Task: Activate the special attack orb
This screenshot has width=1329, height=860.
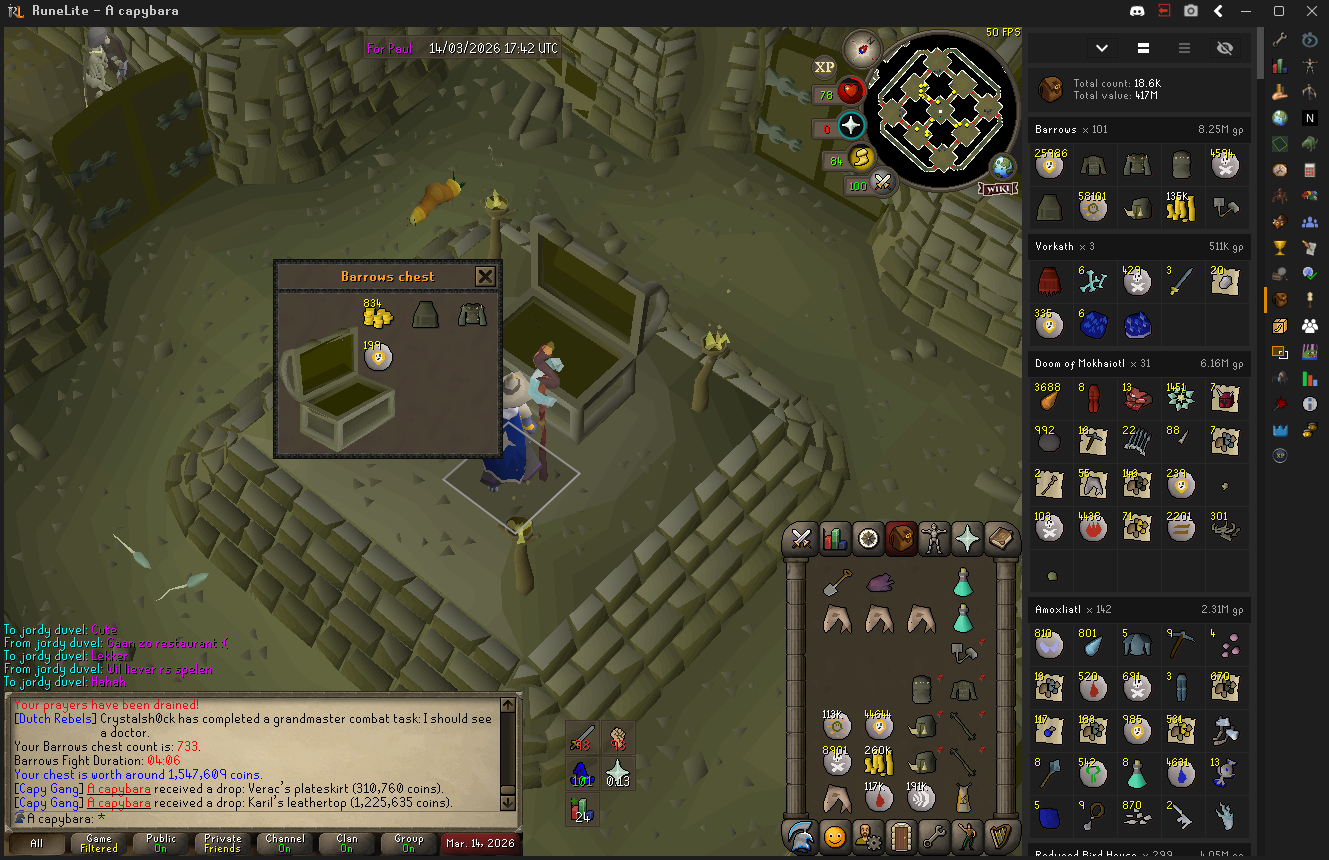Action: [882, 183]
